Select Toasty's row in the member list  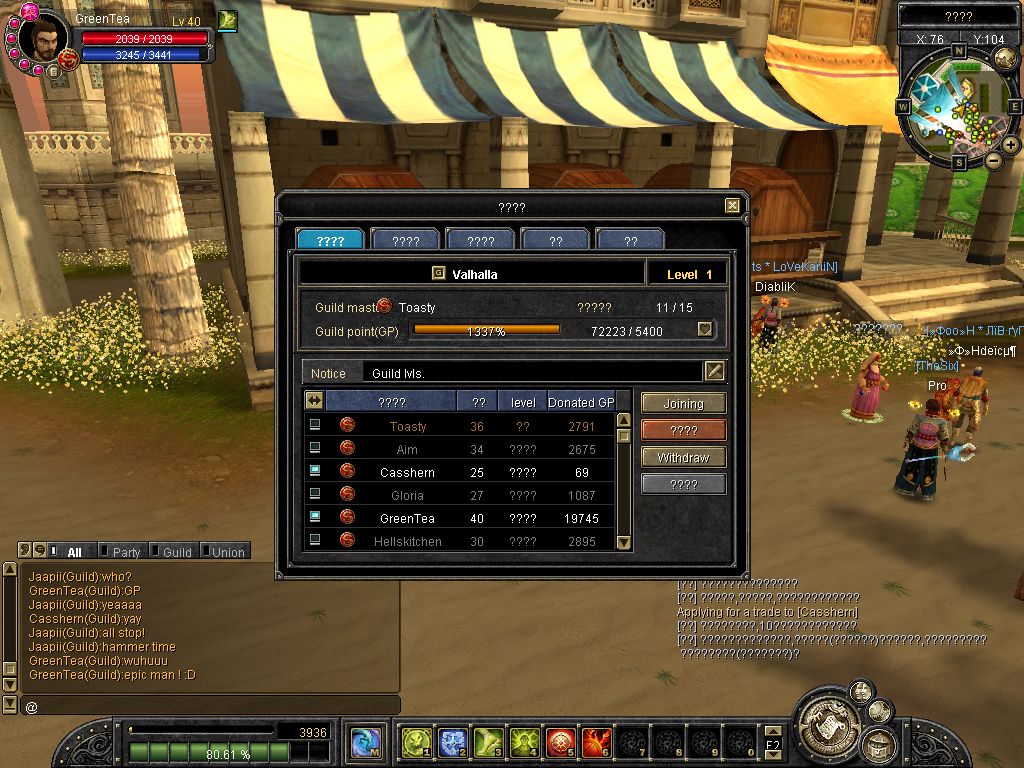(x=407, y=426)
